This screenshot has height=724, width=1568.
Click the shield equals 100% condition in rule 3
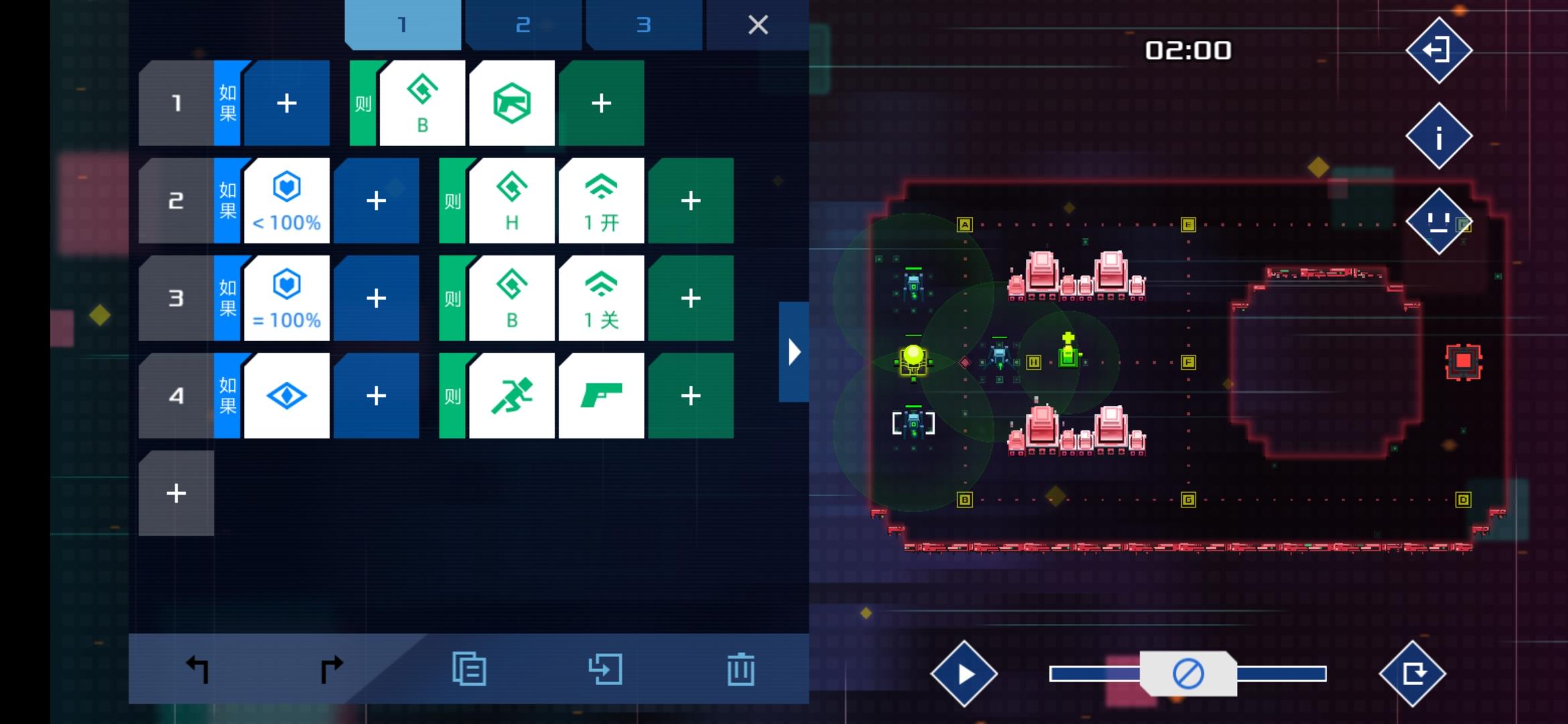287,298
